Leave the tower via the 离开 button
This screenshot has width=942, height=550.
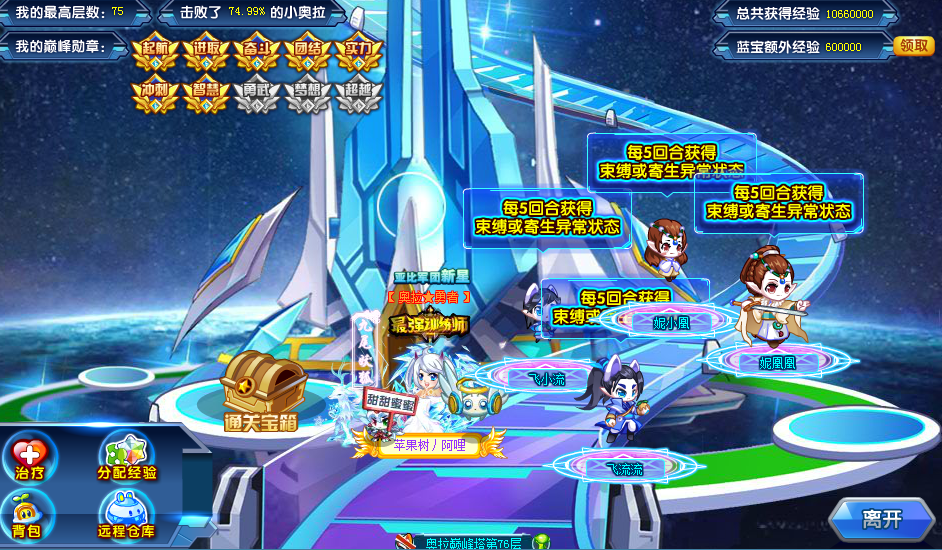pos(881,519)
